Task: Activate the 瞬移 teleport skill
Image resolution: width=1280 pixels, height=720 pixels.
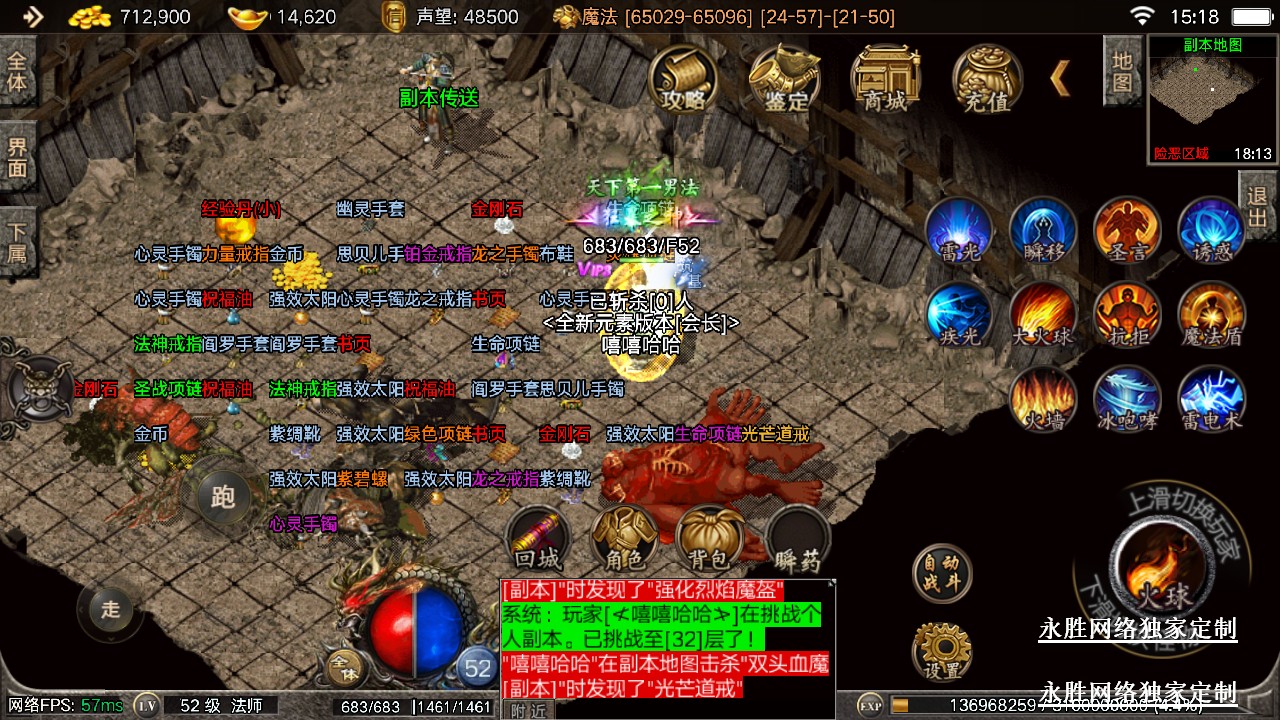Action: [1043, 231]
